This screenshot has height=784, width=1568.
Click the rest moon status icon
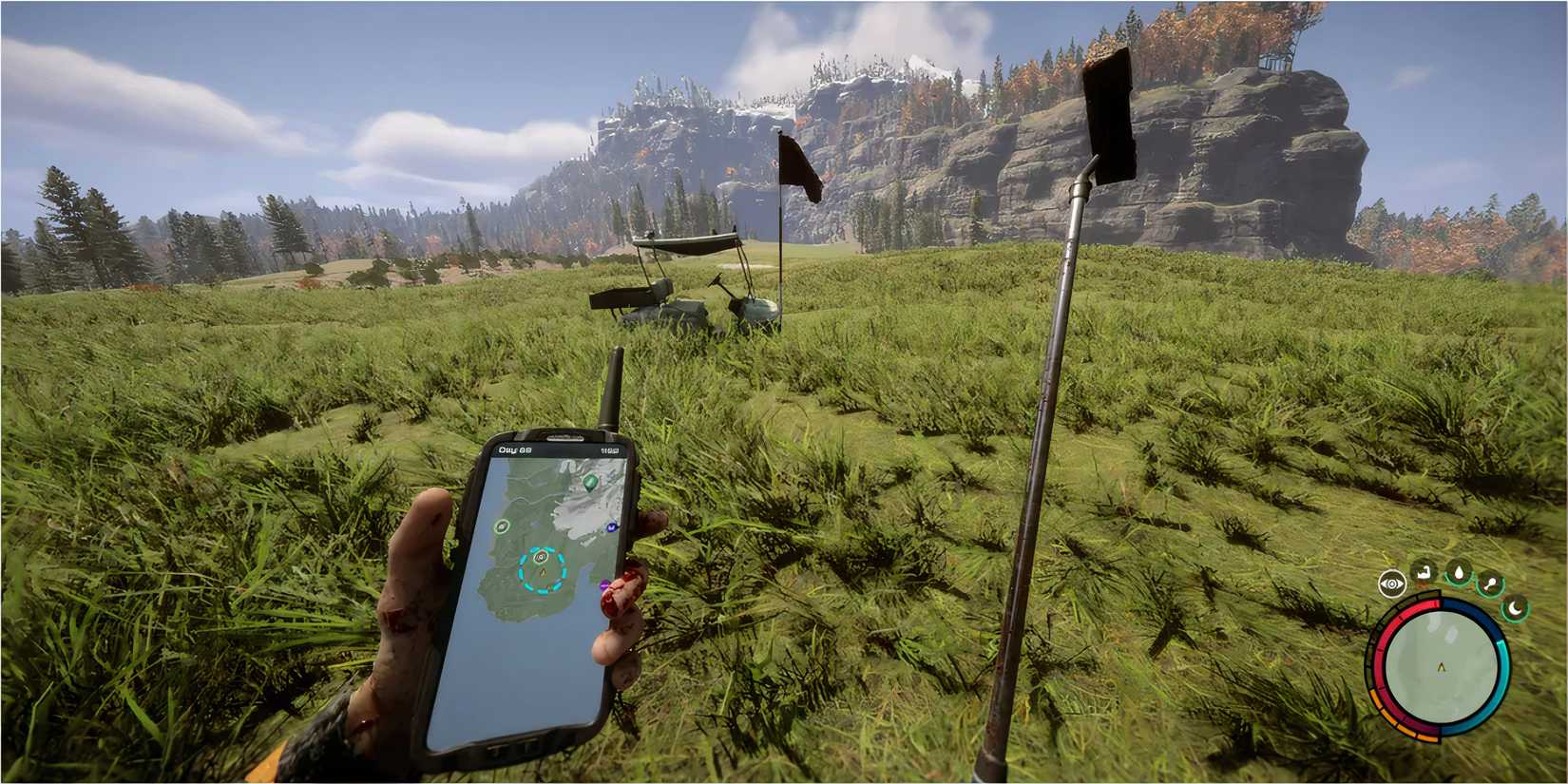[1516, 609]
